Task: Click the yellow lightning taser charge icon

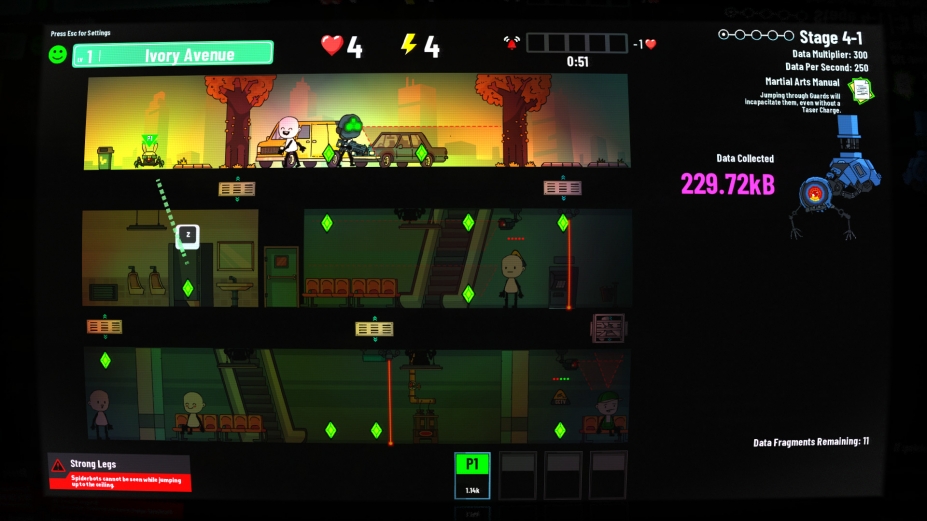Action: coord(408,45)
